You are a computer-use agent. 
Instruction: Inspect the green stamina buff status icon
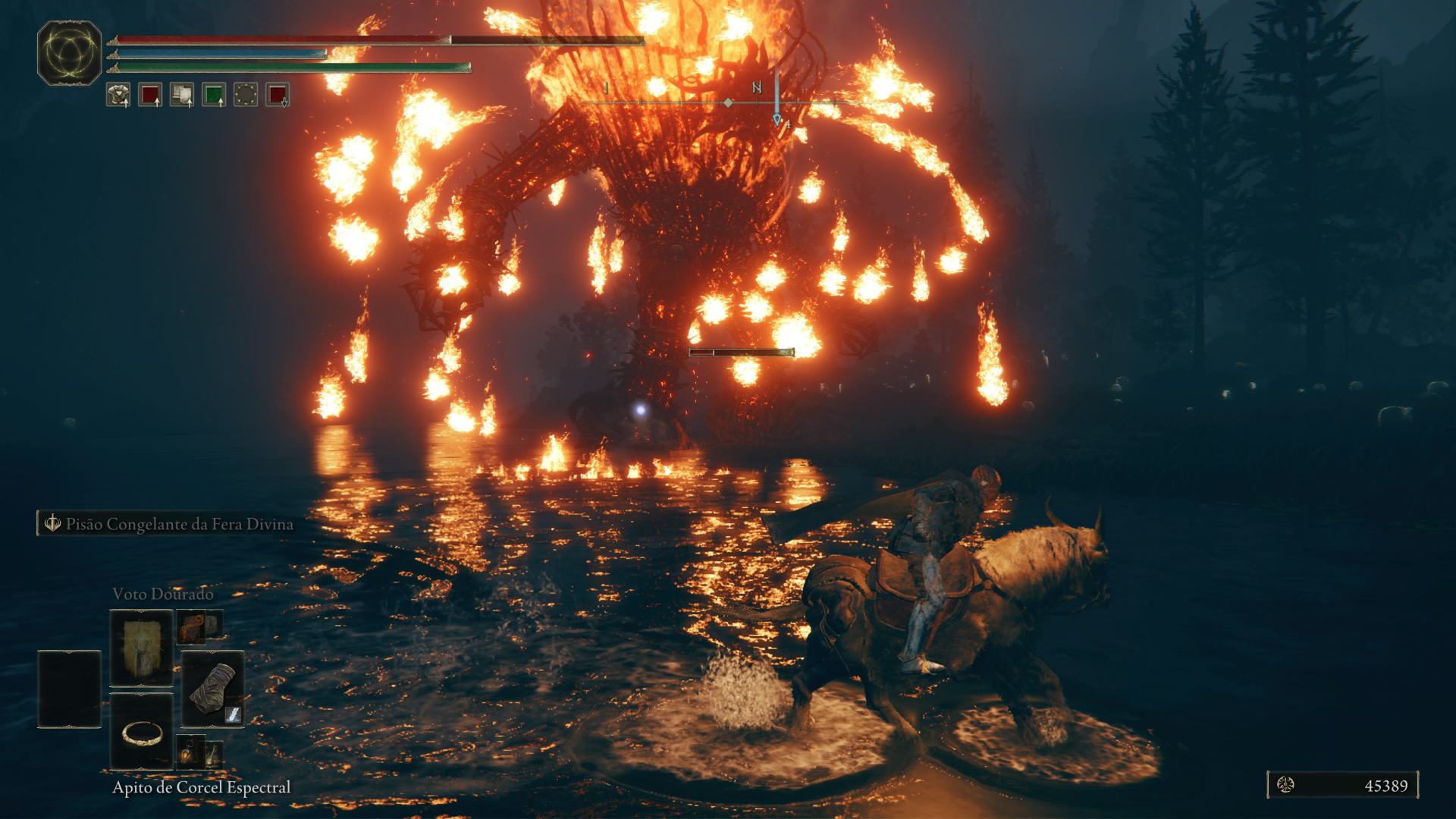pos(214,95)
